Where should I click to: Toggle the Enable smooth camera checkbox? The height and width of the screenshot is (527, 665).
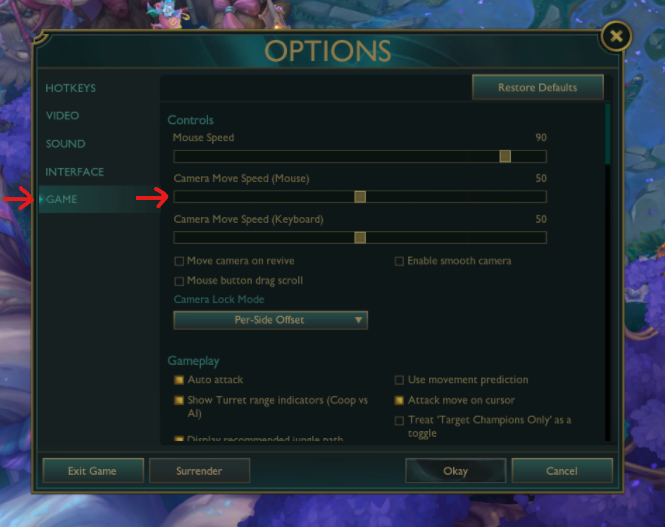click(x=400, y=262)
